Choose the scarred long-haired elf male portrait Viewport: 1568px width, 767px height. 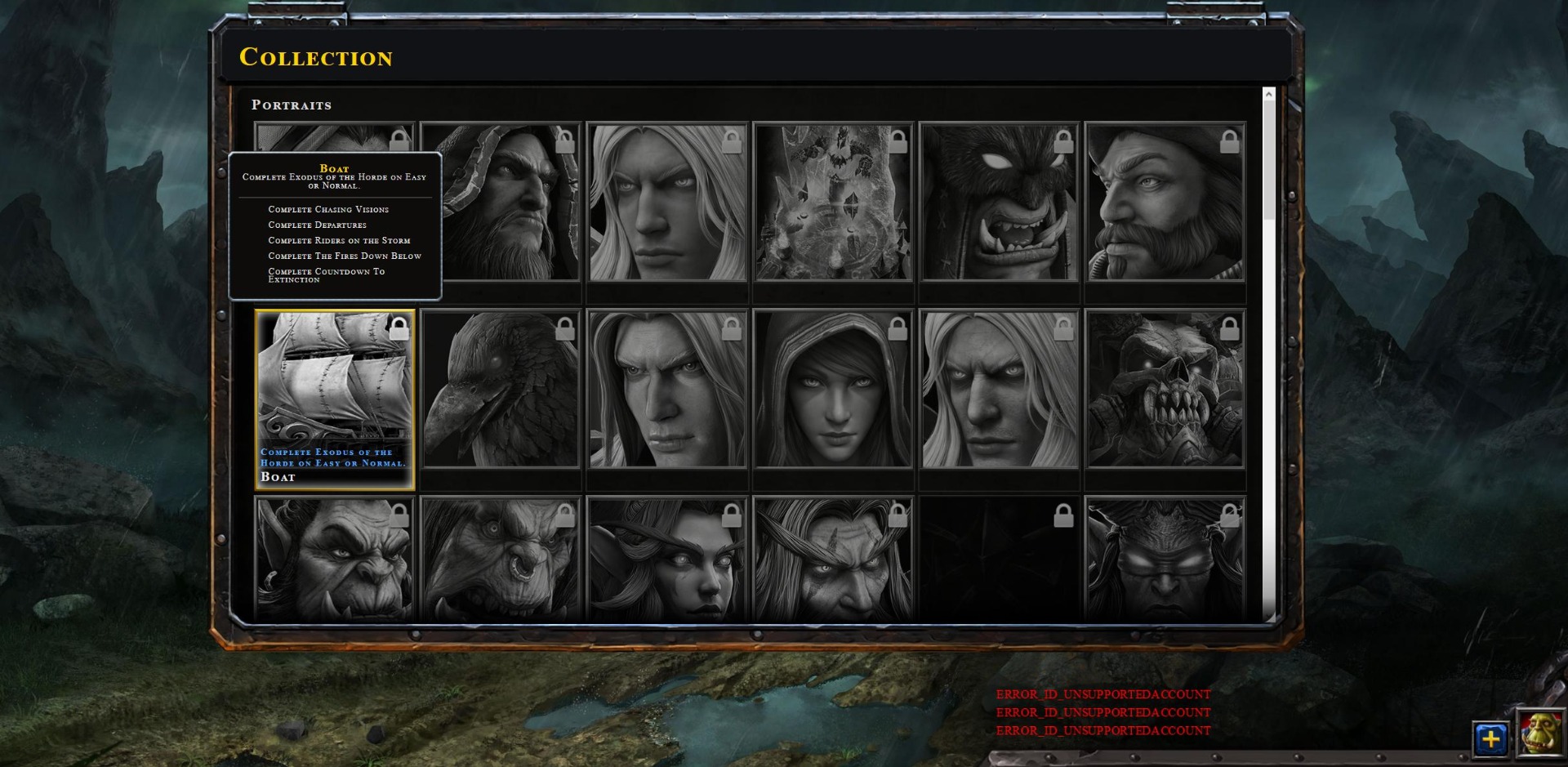tap(833, 560)
